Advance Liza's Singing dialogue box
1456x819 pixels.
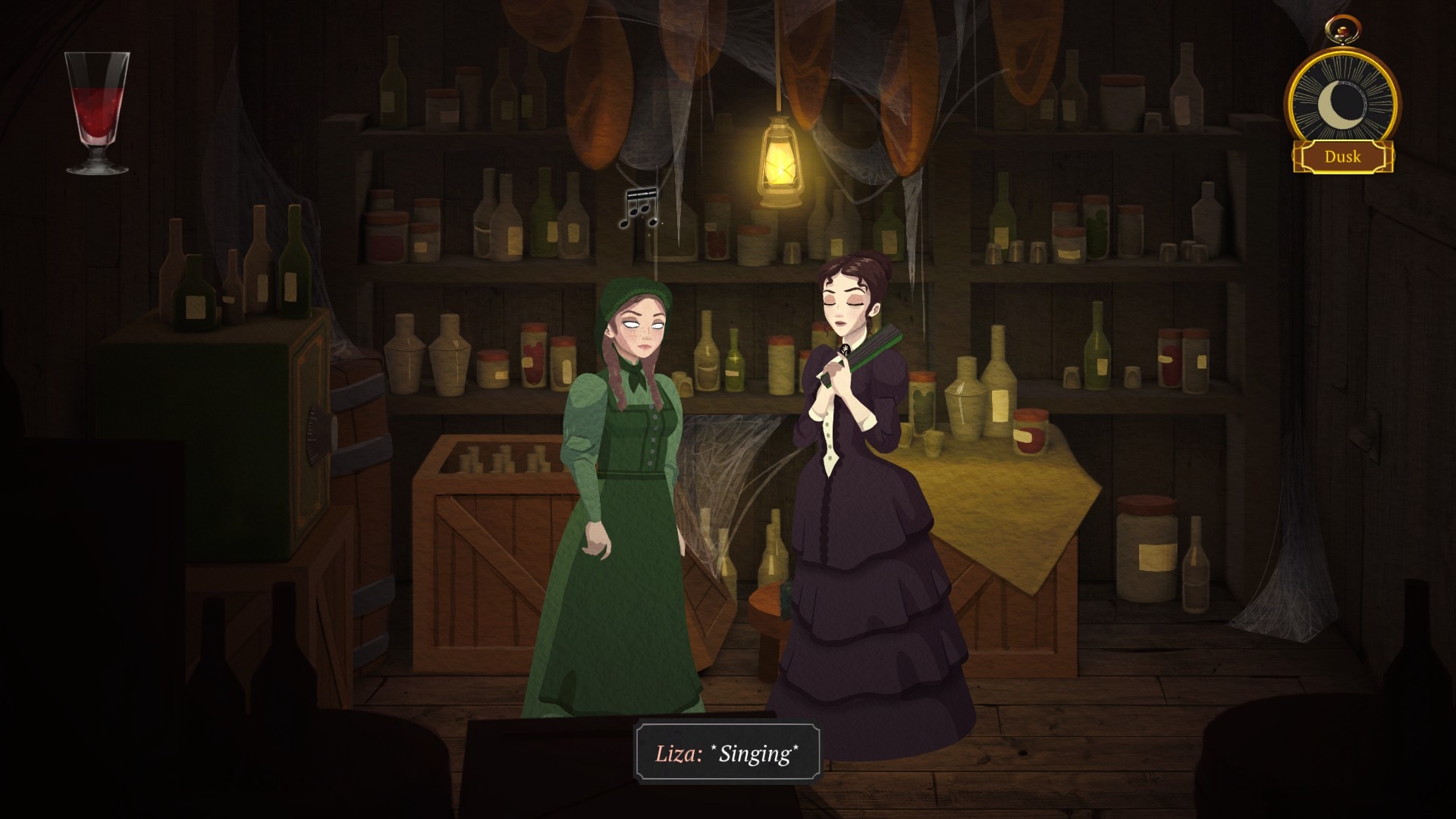(x=726, y=754)
